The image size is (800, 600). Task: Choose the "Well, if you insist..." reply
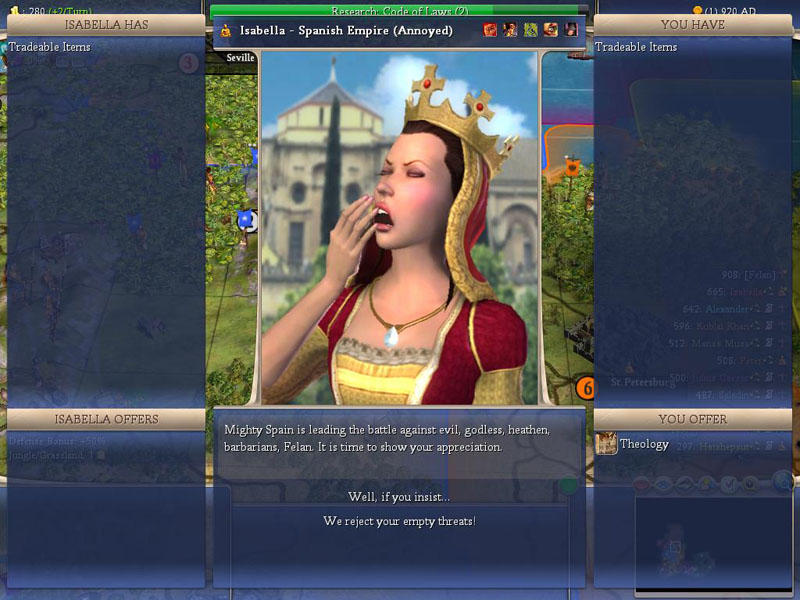[x=399, y=497]
